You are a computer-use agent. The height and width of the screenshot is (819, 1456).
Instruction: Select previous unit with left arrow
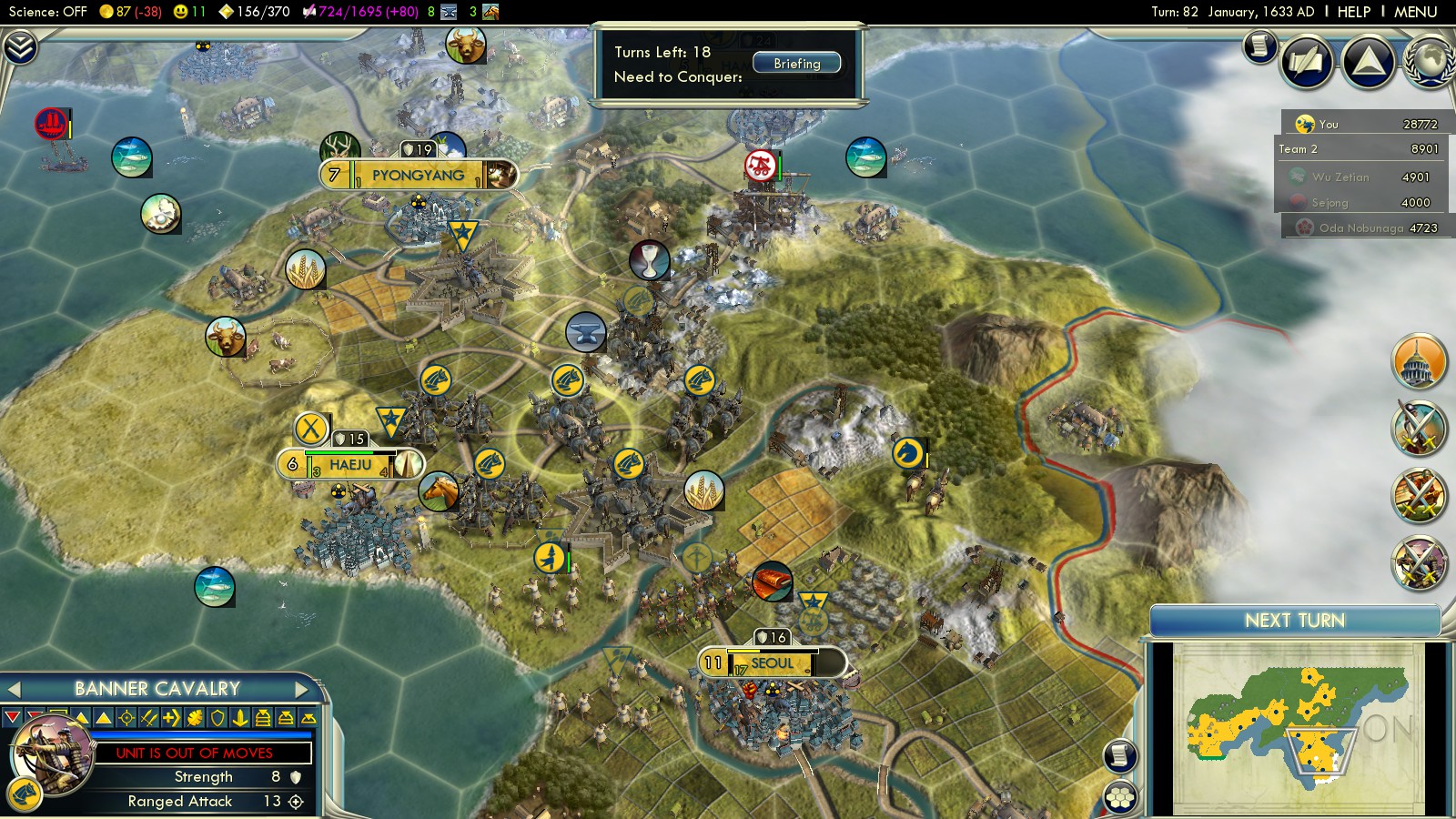coord(14,689)
